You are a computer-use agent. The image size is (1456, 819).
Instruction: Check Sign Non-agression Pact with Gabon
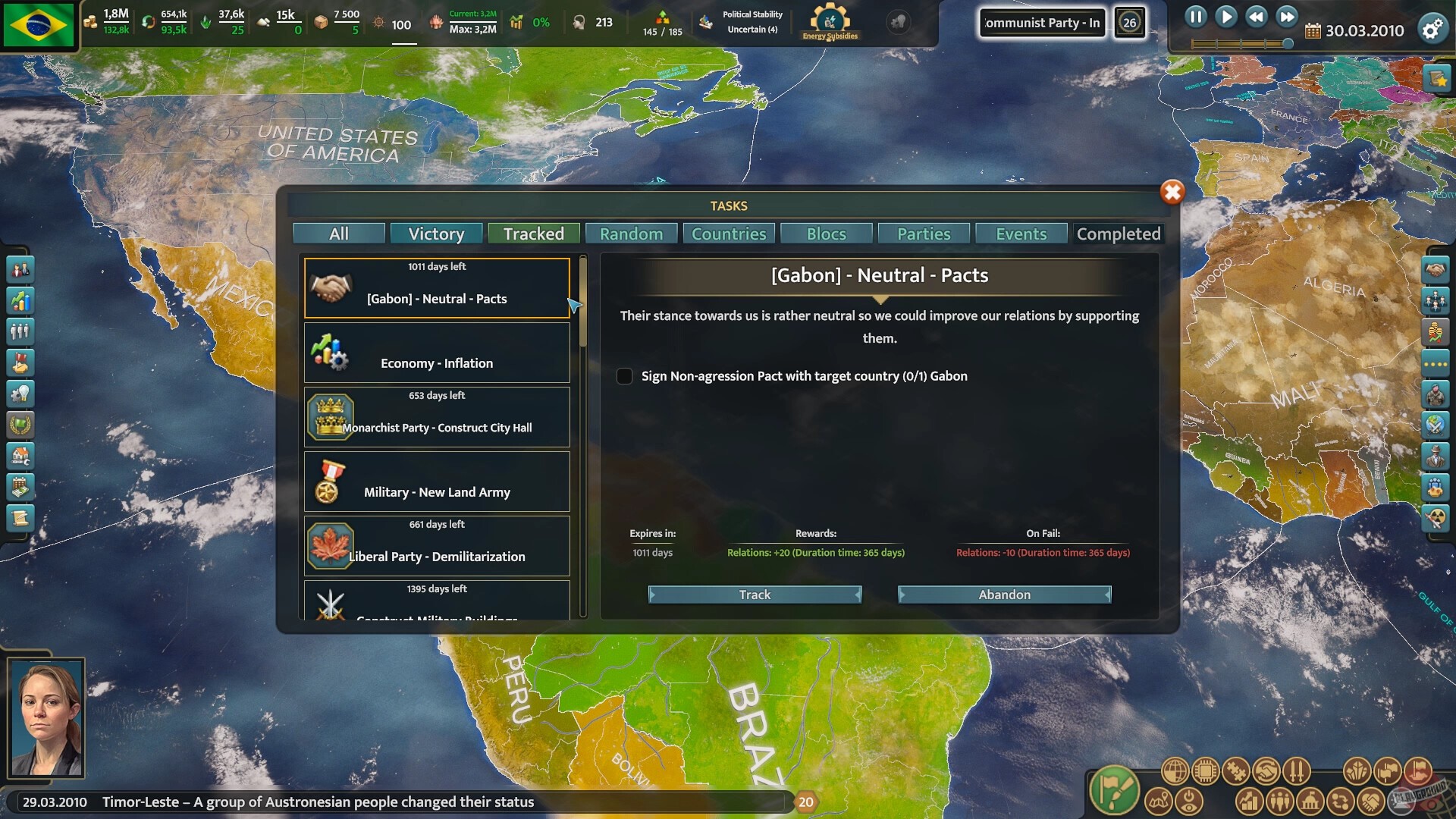(x=625, y=376)
